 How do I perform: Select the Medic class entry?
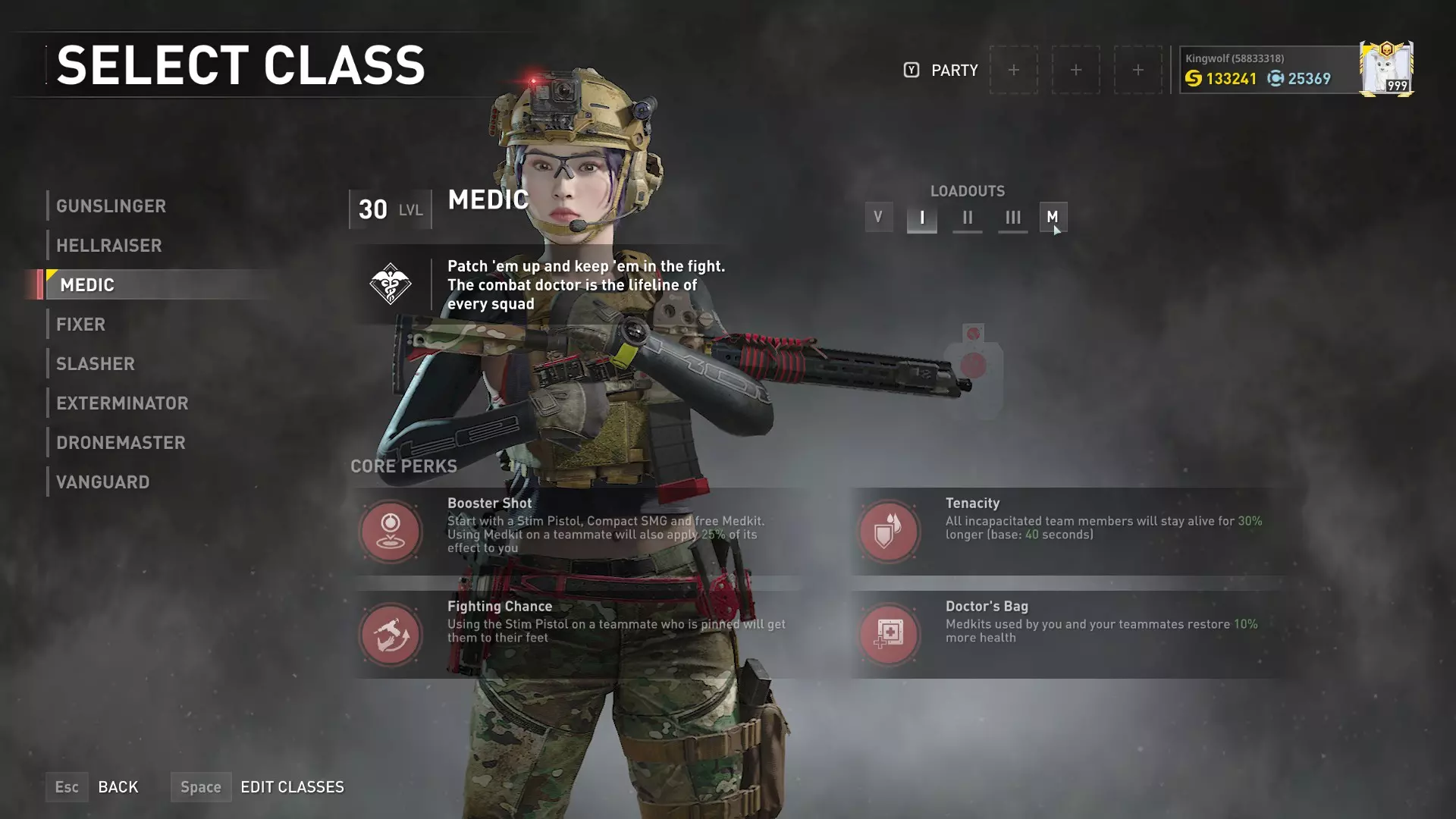[x=87, y=285]
